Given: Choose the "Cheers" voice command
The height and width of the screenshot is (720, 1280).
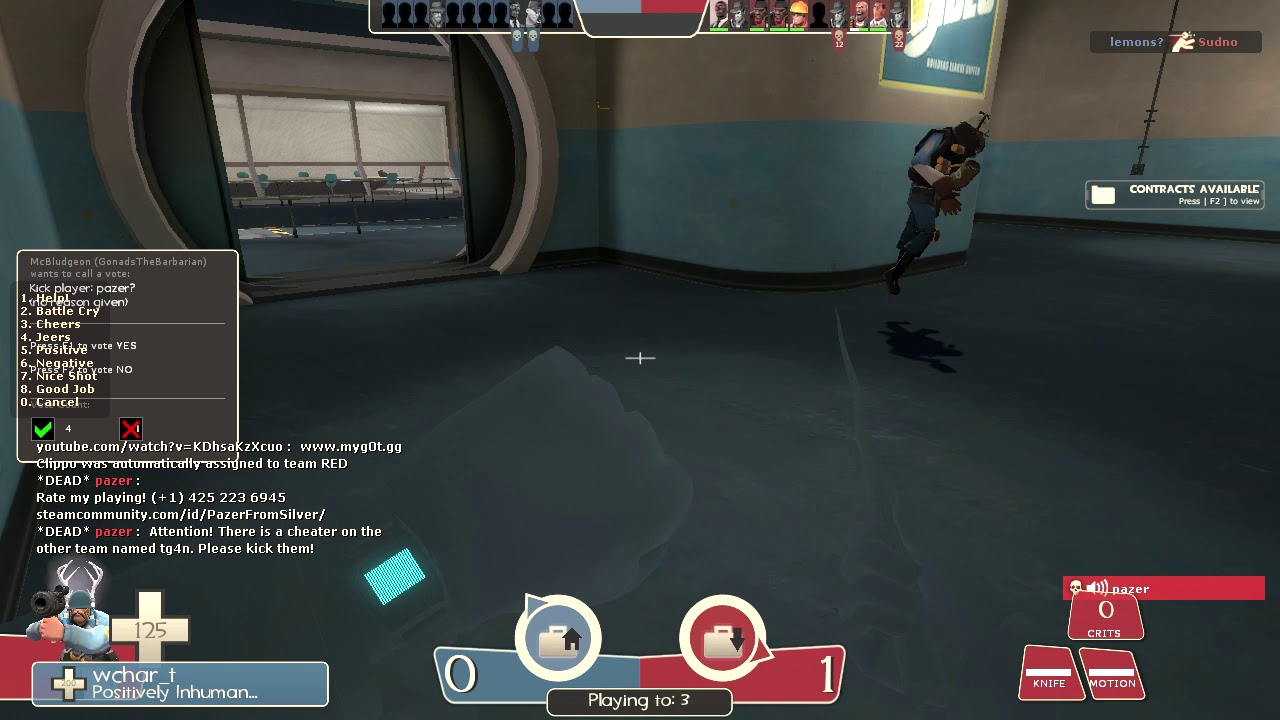Looking at the screenshot, I should coord(58,324).
